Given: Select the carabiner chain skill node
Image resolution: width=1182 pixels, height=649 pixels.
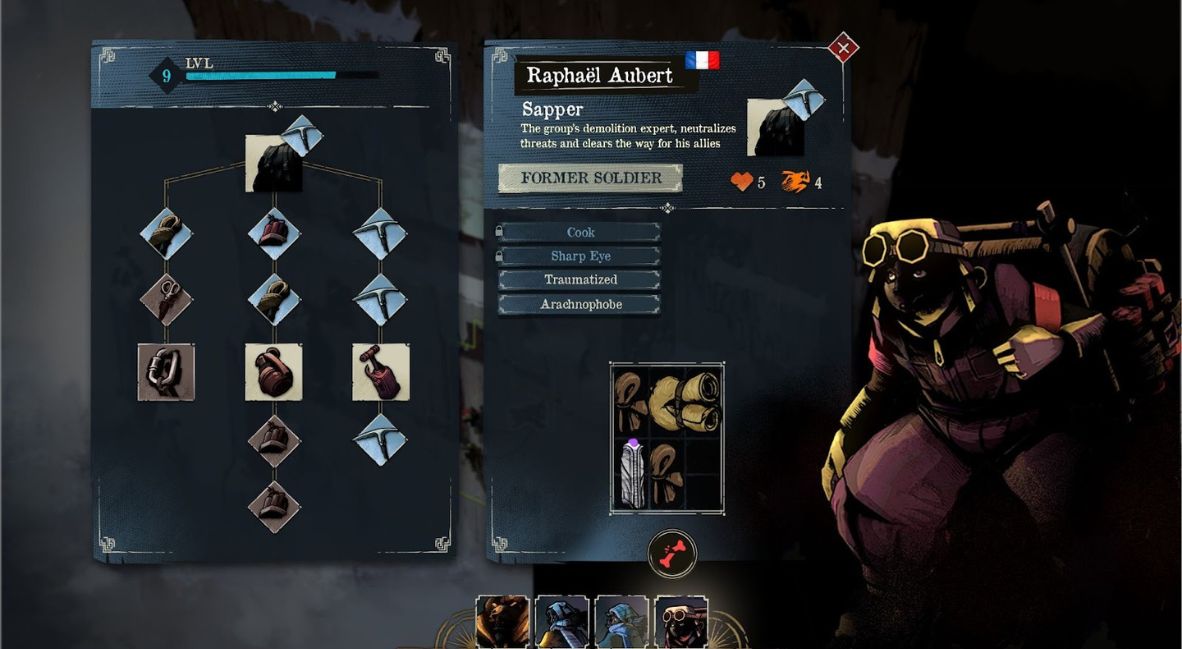Looking at the screenshot, I should coord(166,372).
